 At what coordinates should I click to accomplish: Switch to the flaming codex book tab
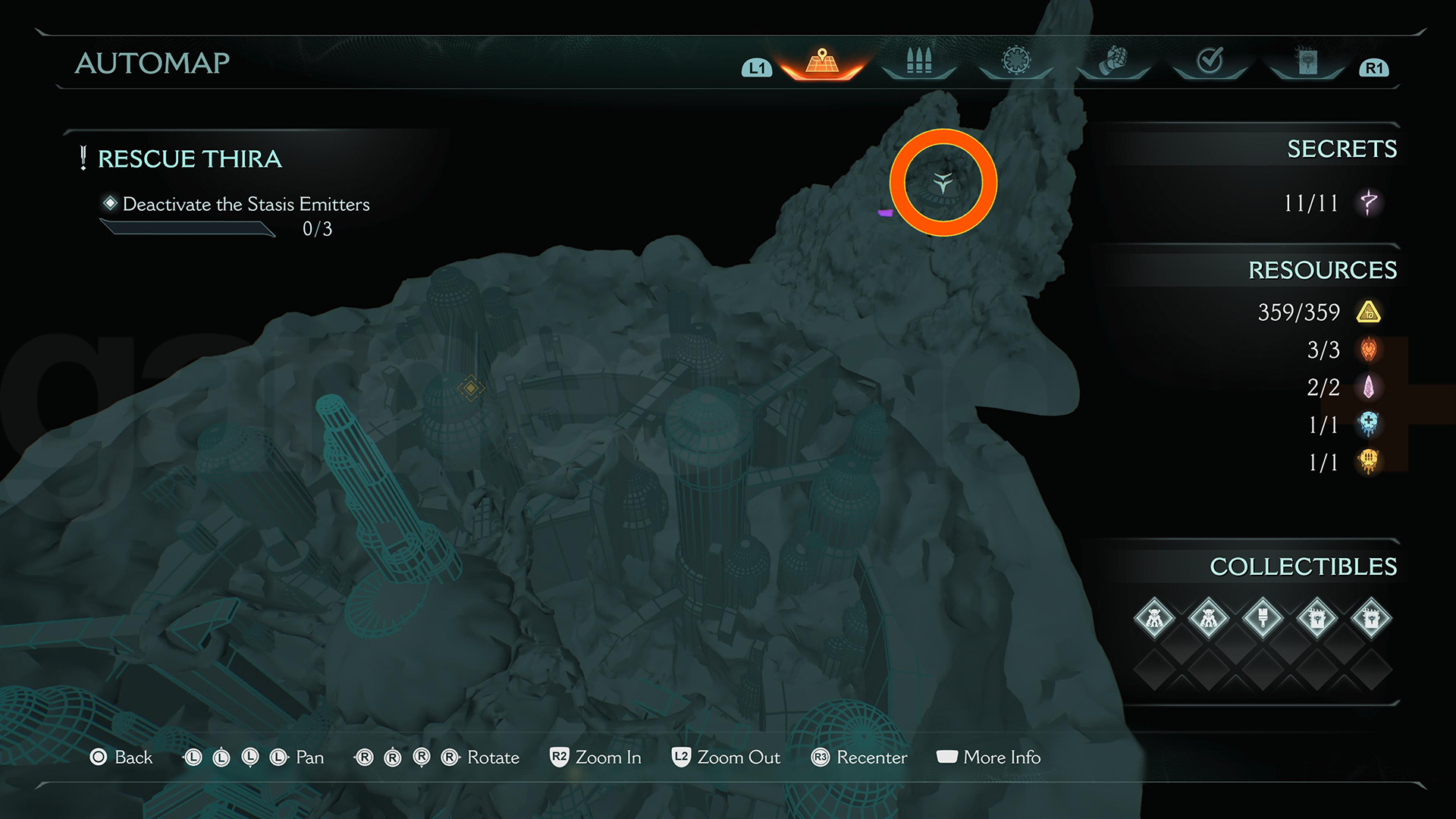tap(1307, 61)
